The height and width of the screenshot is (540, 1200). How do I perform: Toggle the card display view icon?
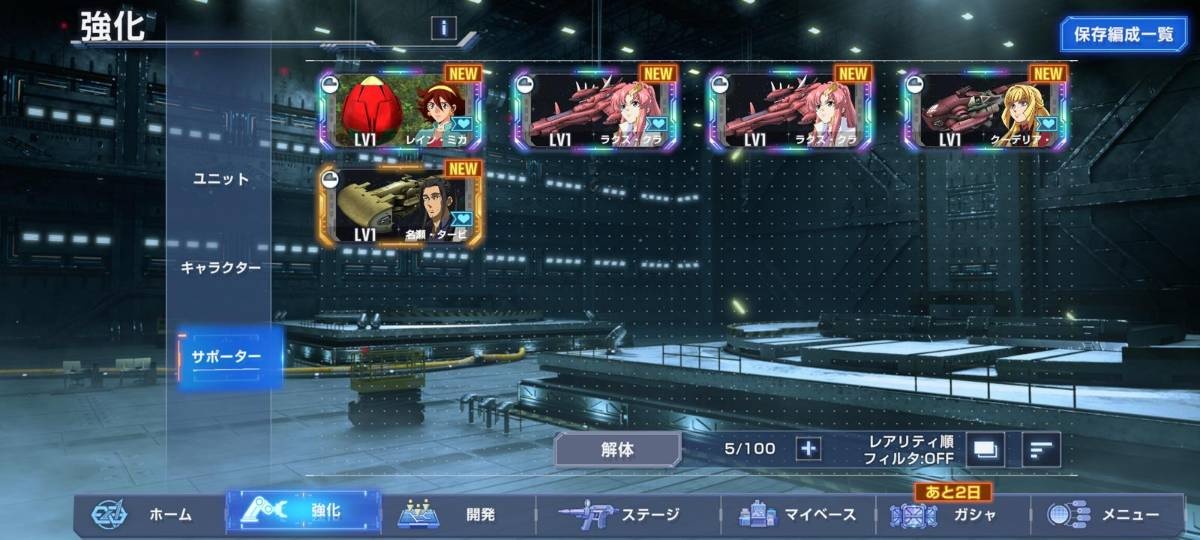[985, 449]
